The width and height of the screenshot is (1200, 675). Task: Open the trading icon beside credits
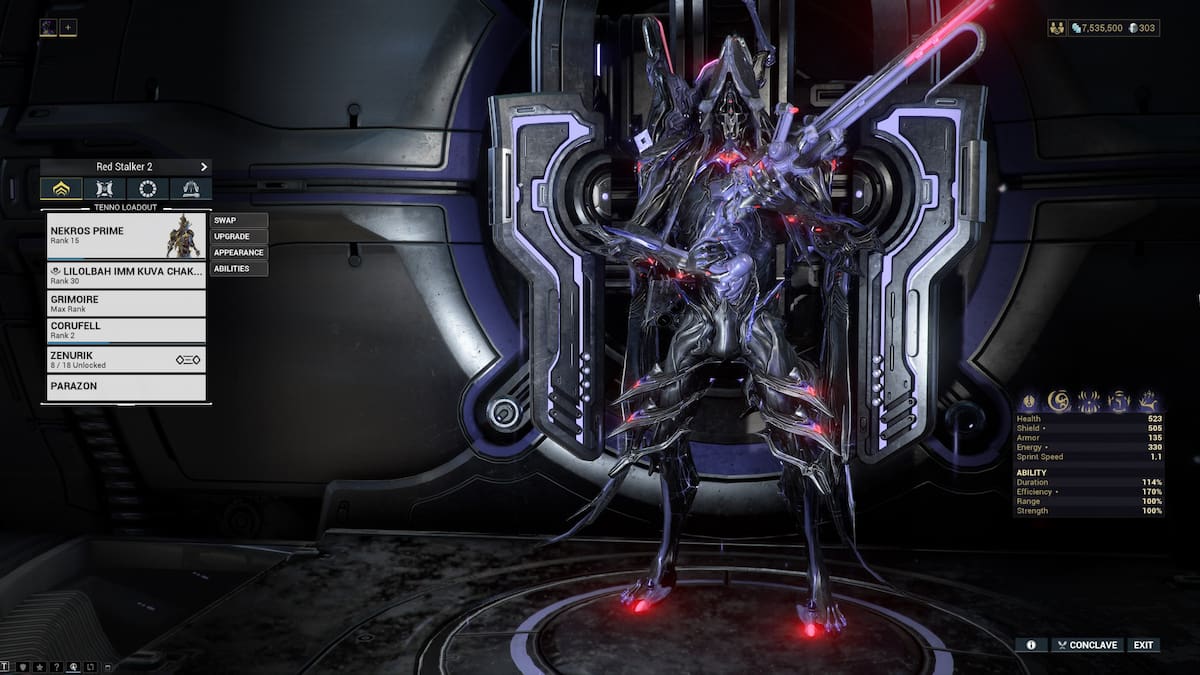(x=1057, y=28)
